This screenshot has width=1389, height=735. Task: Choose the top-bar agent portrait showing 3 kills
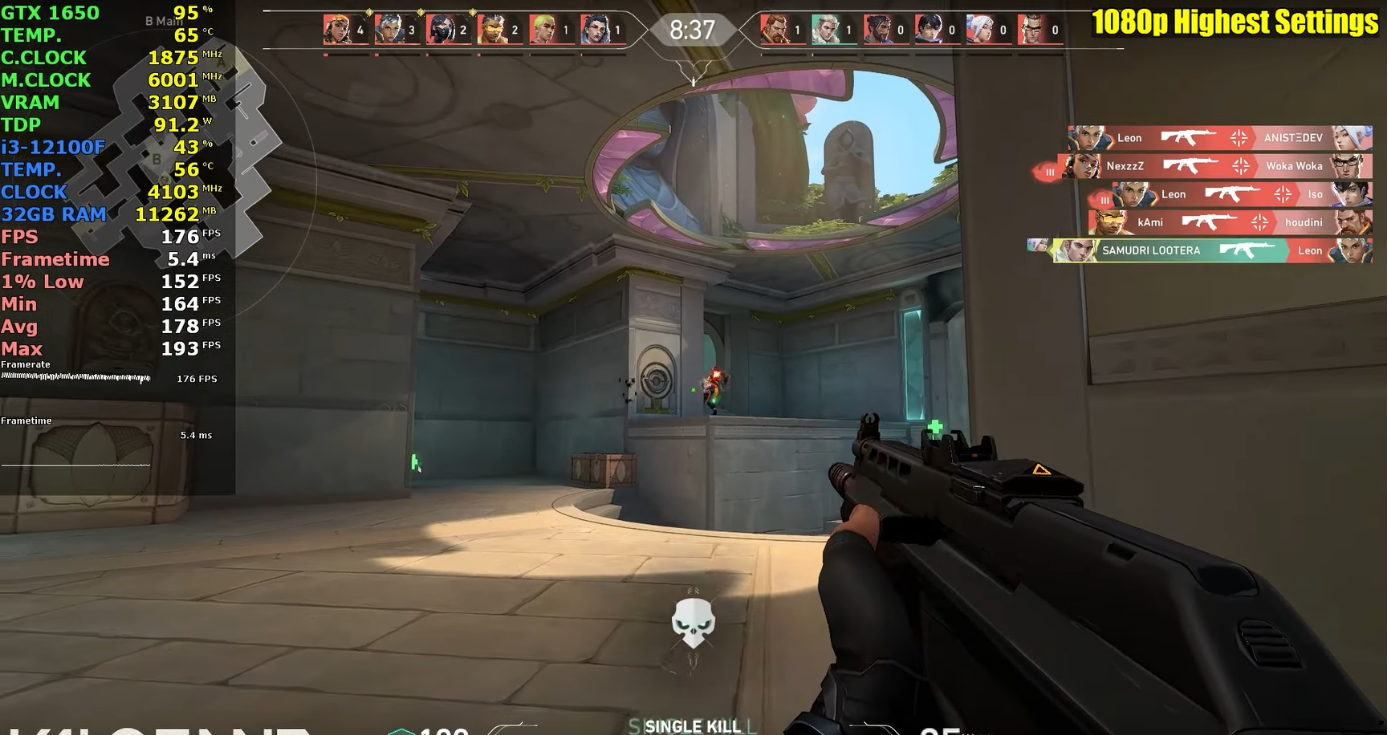point(389,30)
